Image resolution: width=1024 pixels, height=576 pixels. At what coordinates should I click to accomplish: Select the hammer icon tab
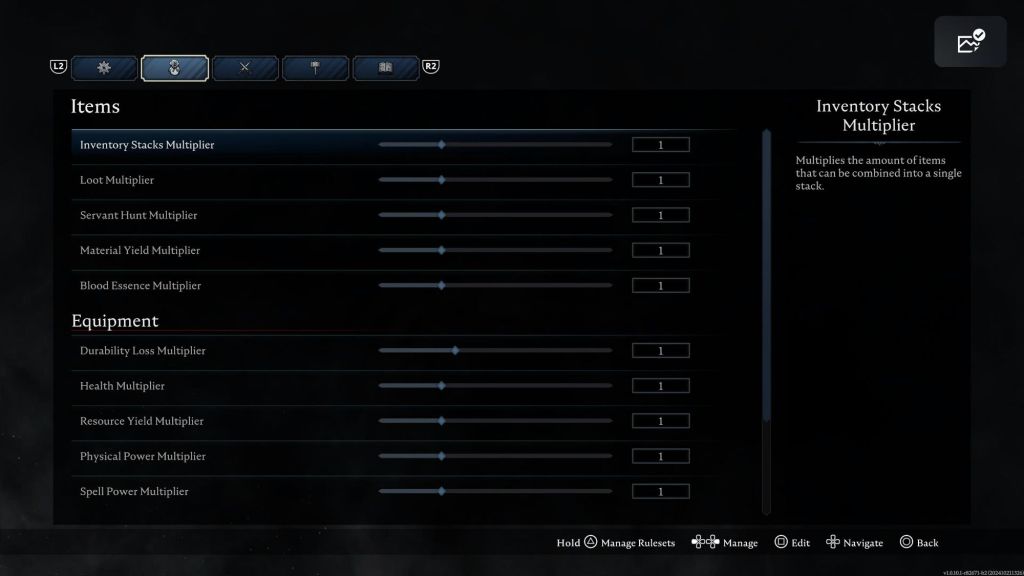(x=315, y=68)
